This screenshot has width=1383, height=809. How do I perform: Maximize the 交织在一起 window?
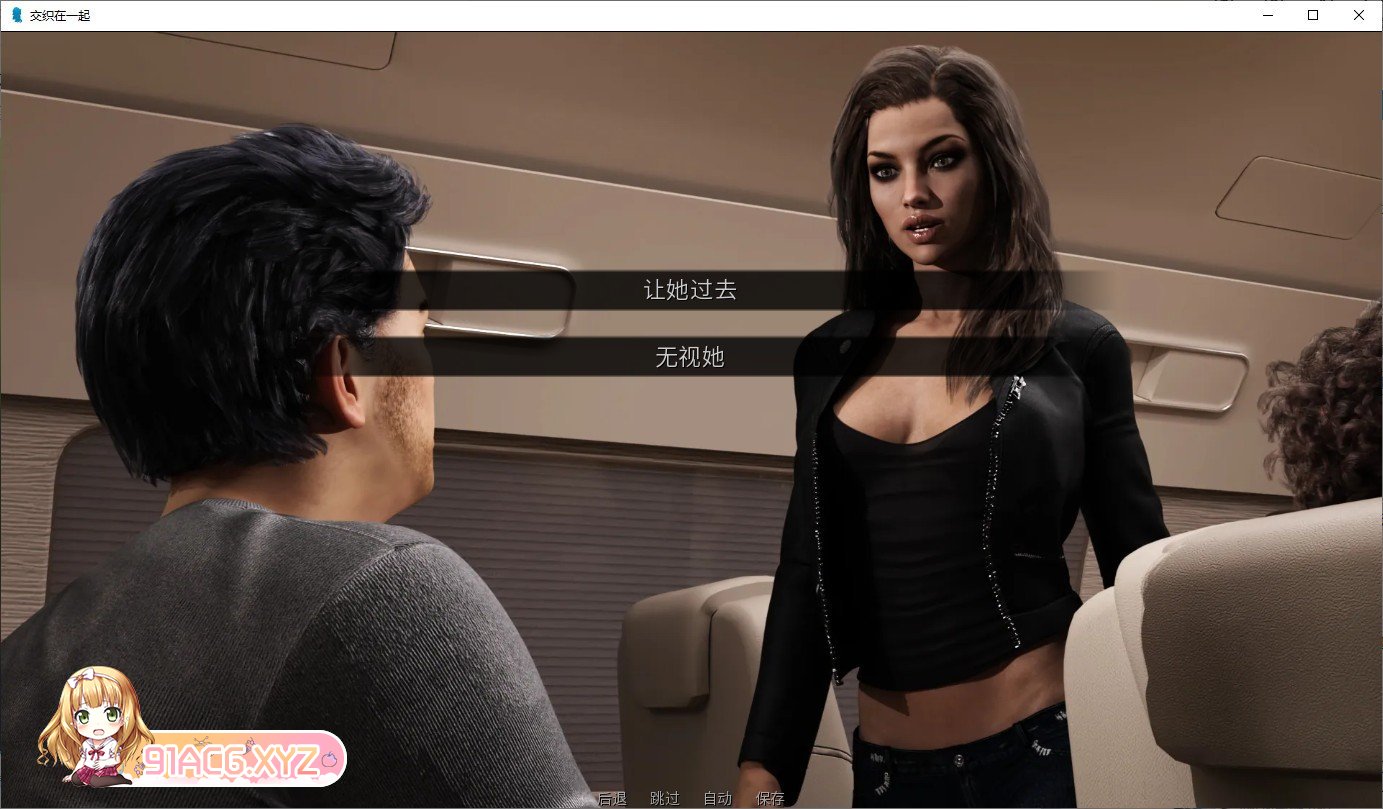(x=1311, y=15)
